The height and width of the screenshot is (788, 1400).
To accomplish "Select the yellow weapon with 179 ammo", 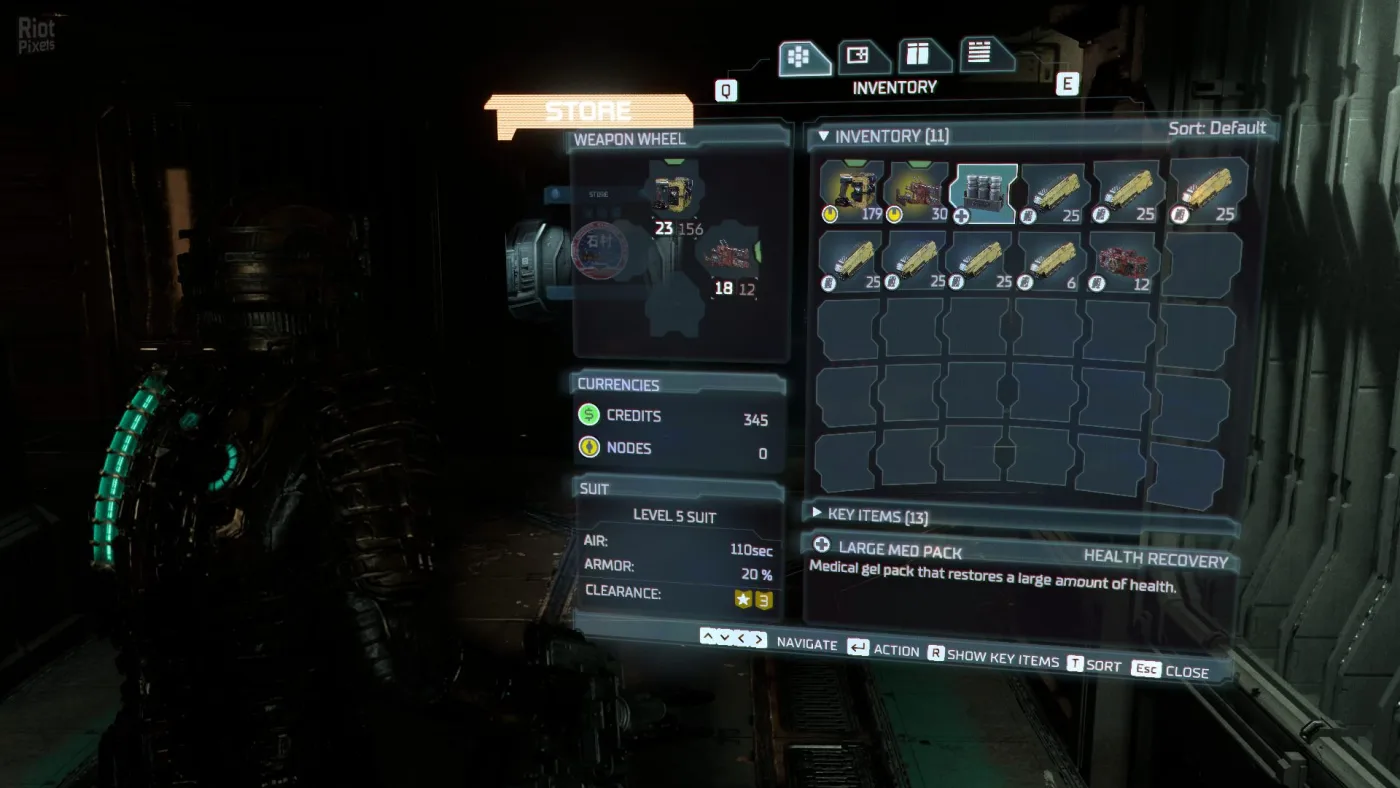I will click(852, 192).
